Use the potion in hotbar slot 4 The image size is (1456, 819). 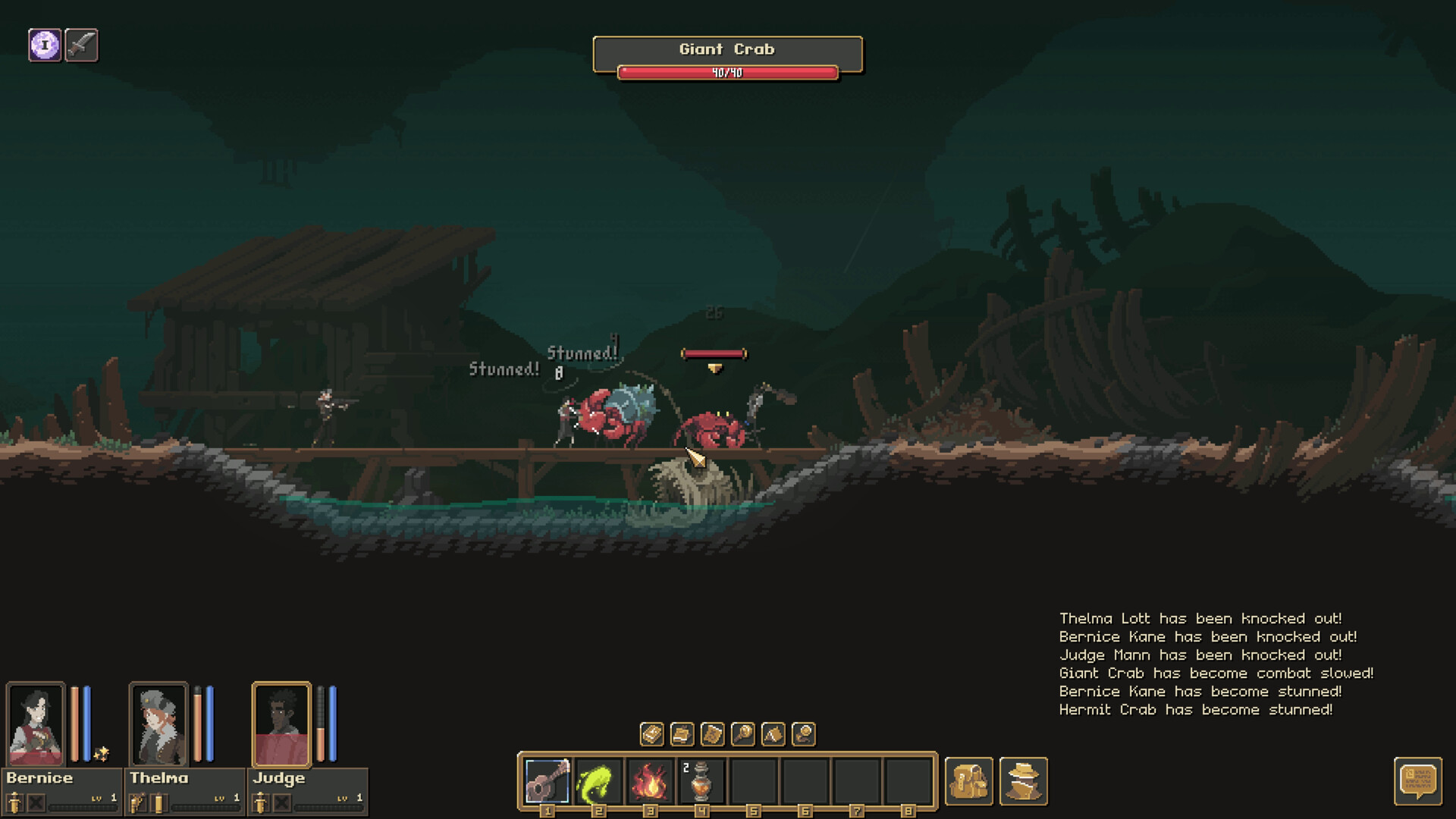point(701,780)
